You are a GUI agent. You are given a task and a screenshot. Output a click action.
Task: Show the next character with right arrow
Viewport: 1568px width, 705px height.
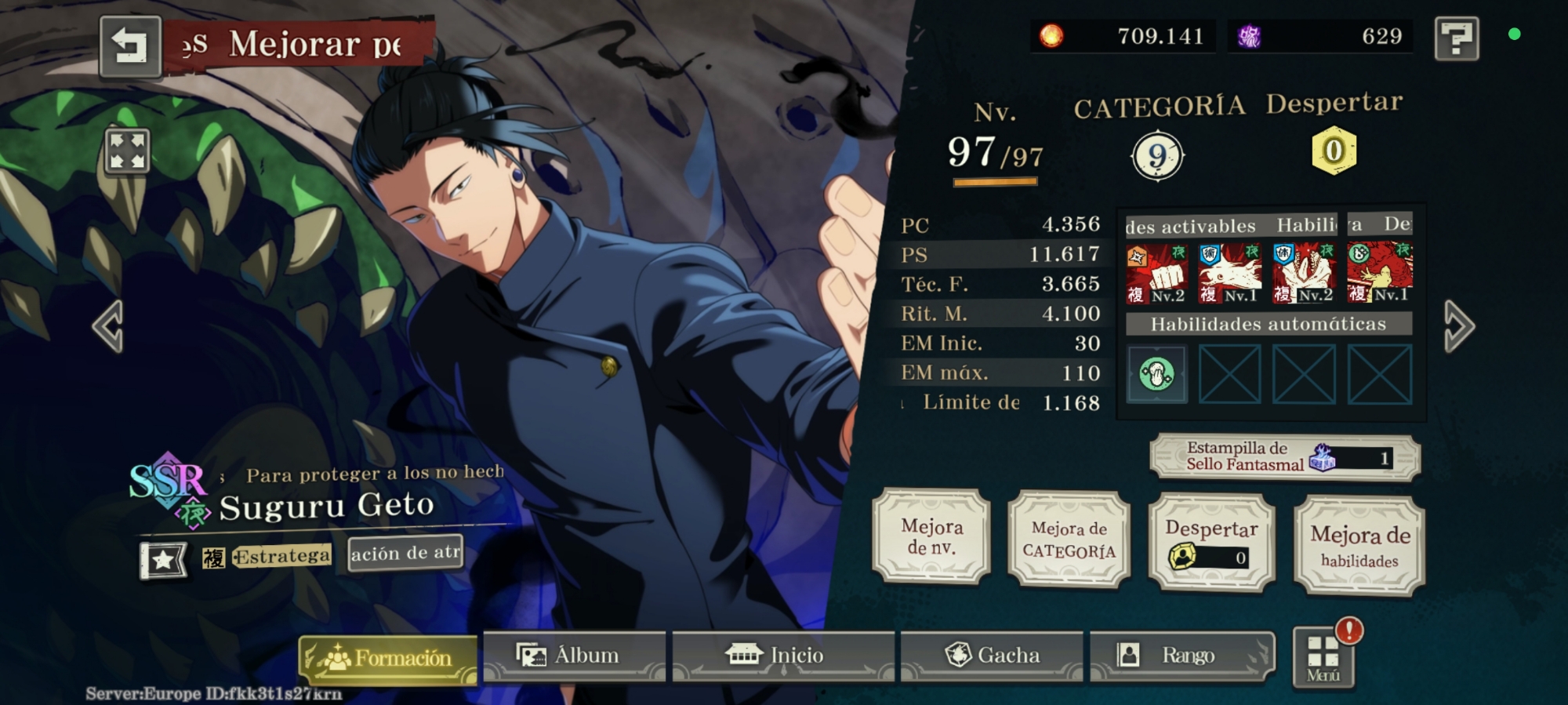point(1459,325)
